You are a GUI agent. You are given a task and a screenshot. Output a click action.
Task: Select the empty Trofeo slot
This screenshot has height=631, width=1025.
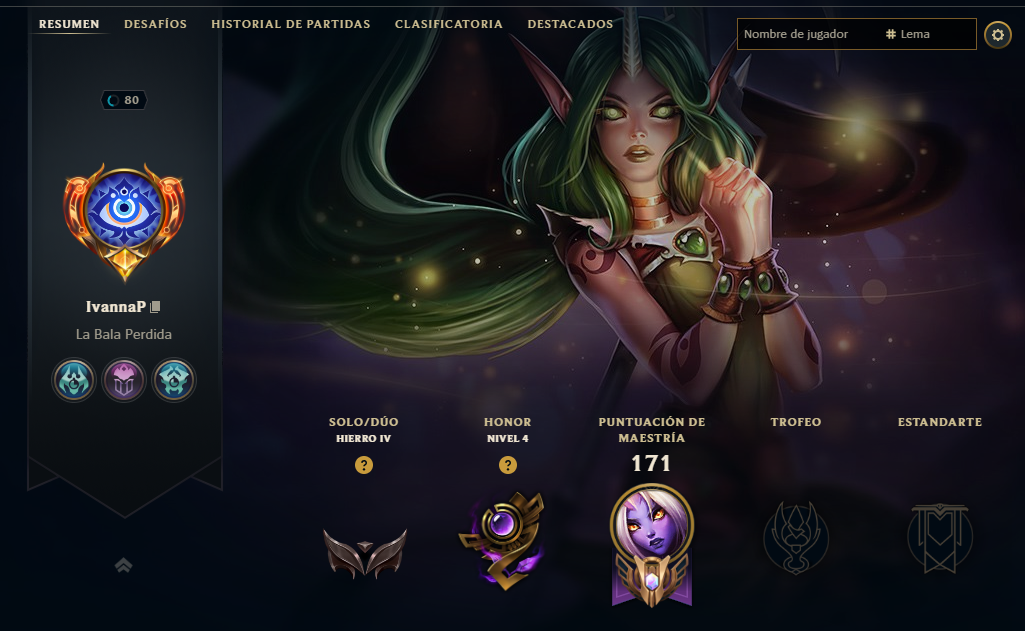point(795,537)
